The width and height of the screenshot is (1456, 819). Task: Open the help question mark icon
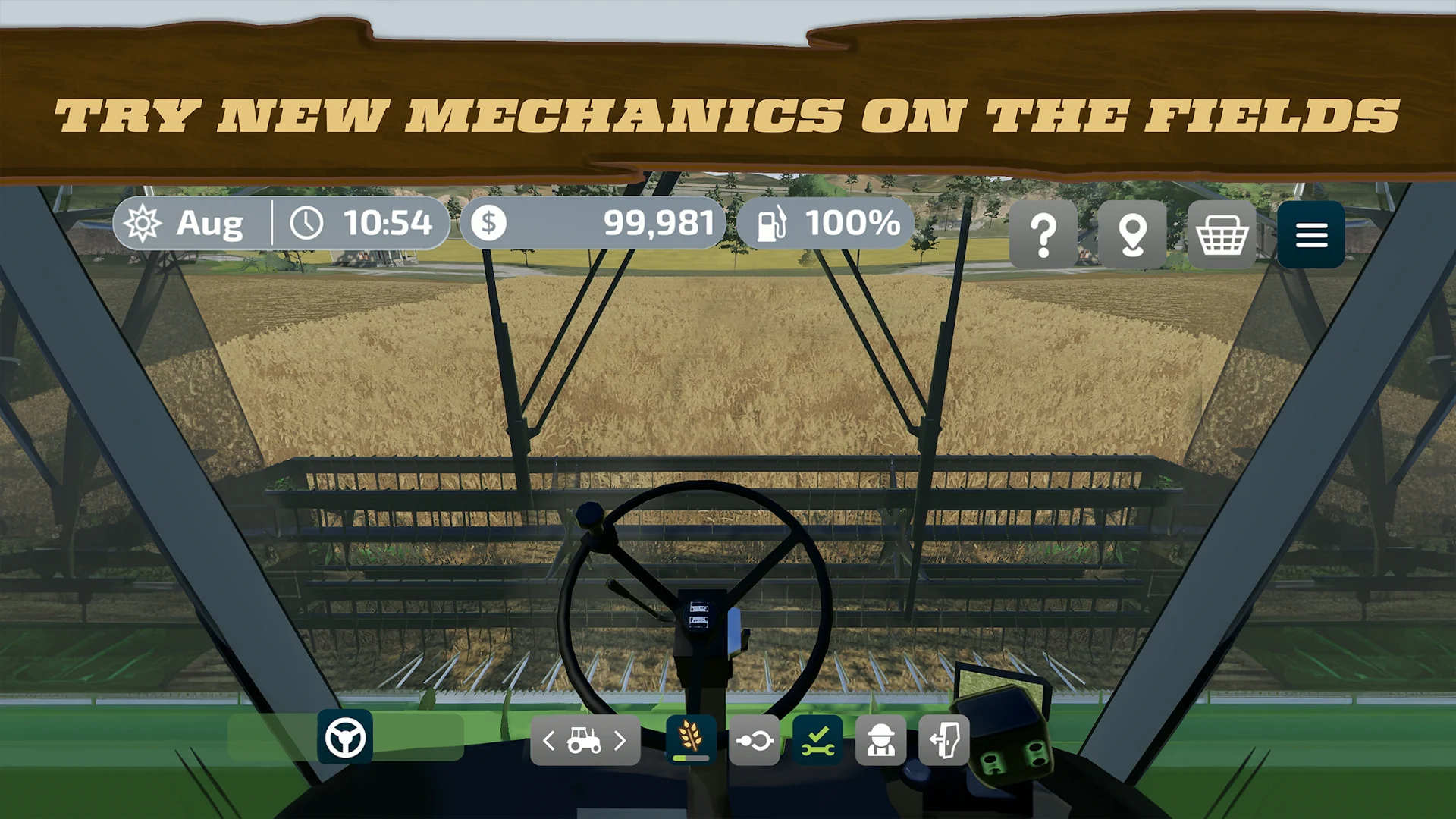[1045, 234]
